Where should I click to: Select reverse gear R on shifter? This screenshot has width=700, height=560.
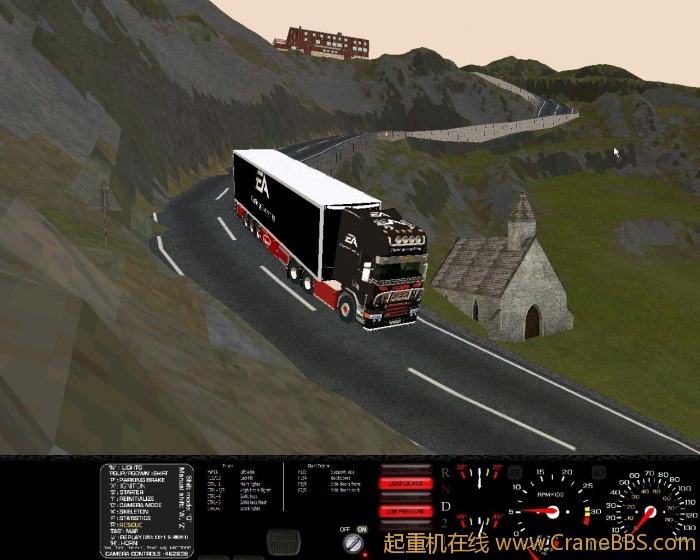tap(445, 472)
